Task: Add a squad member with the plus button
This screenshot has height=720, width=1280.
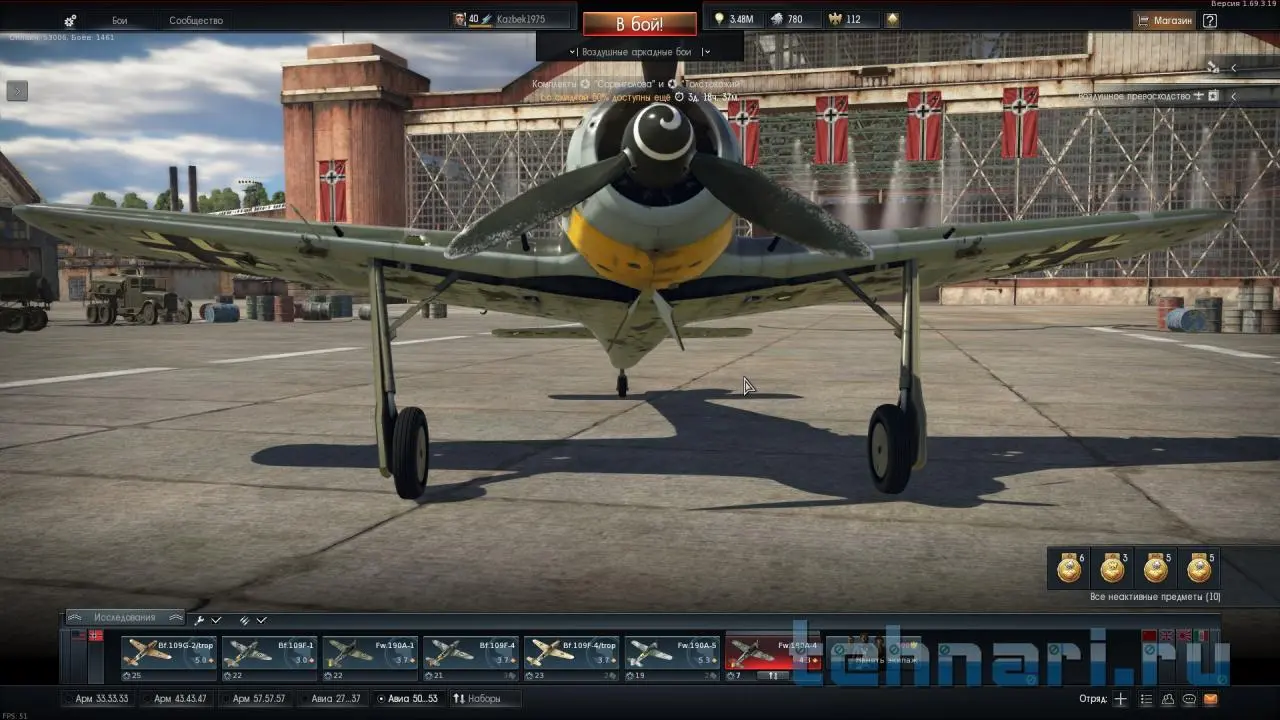Action: pos(1121,699)
